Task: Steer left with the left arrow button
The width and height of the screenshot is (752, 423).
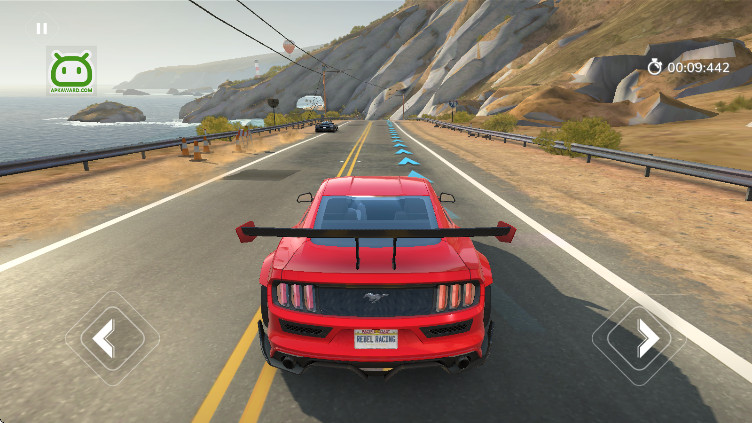Action: pyautogui.click(x=105, y=338)
